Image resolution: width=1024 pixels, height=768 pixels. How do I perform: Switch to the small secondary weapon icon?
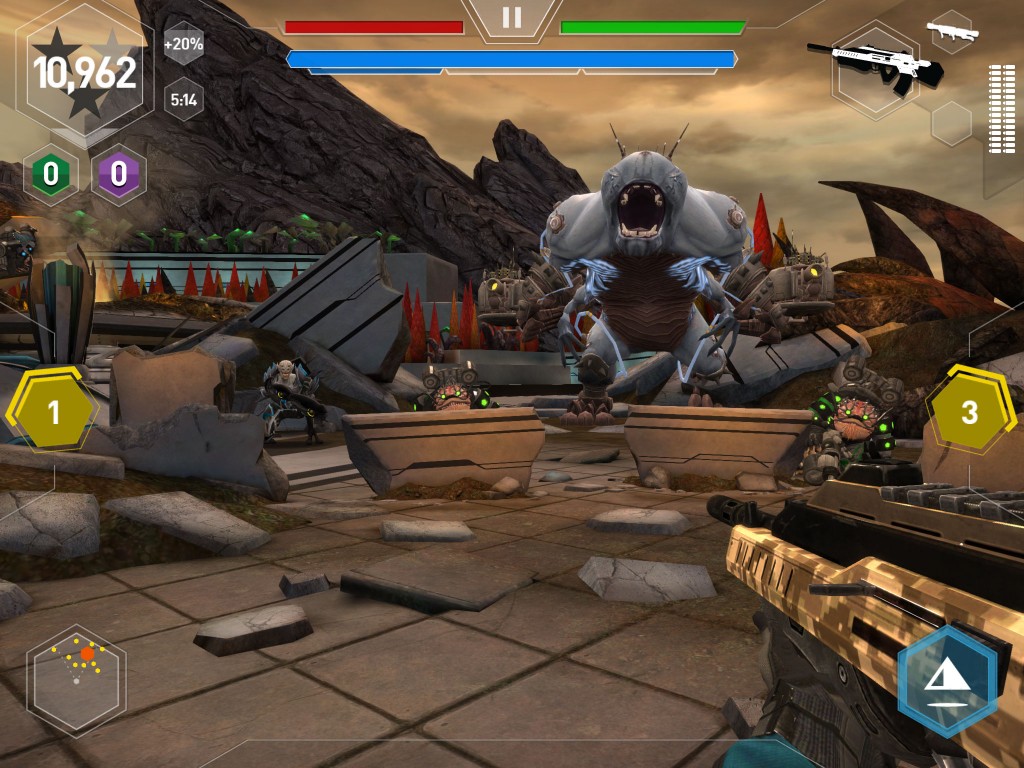point(951,32)
